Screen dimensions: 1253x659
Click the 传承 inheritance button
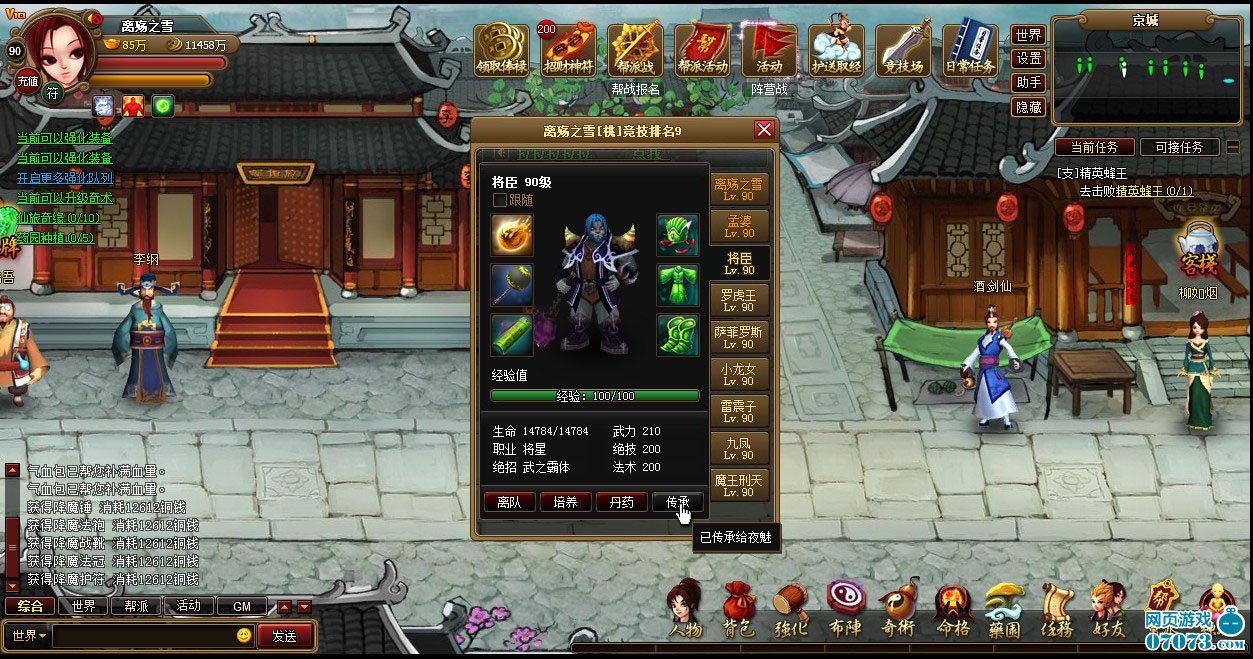(678, 502)
